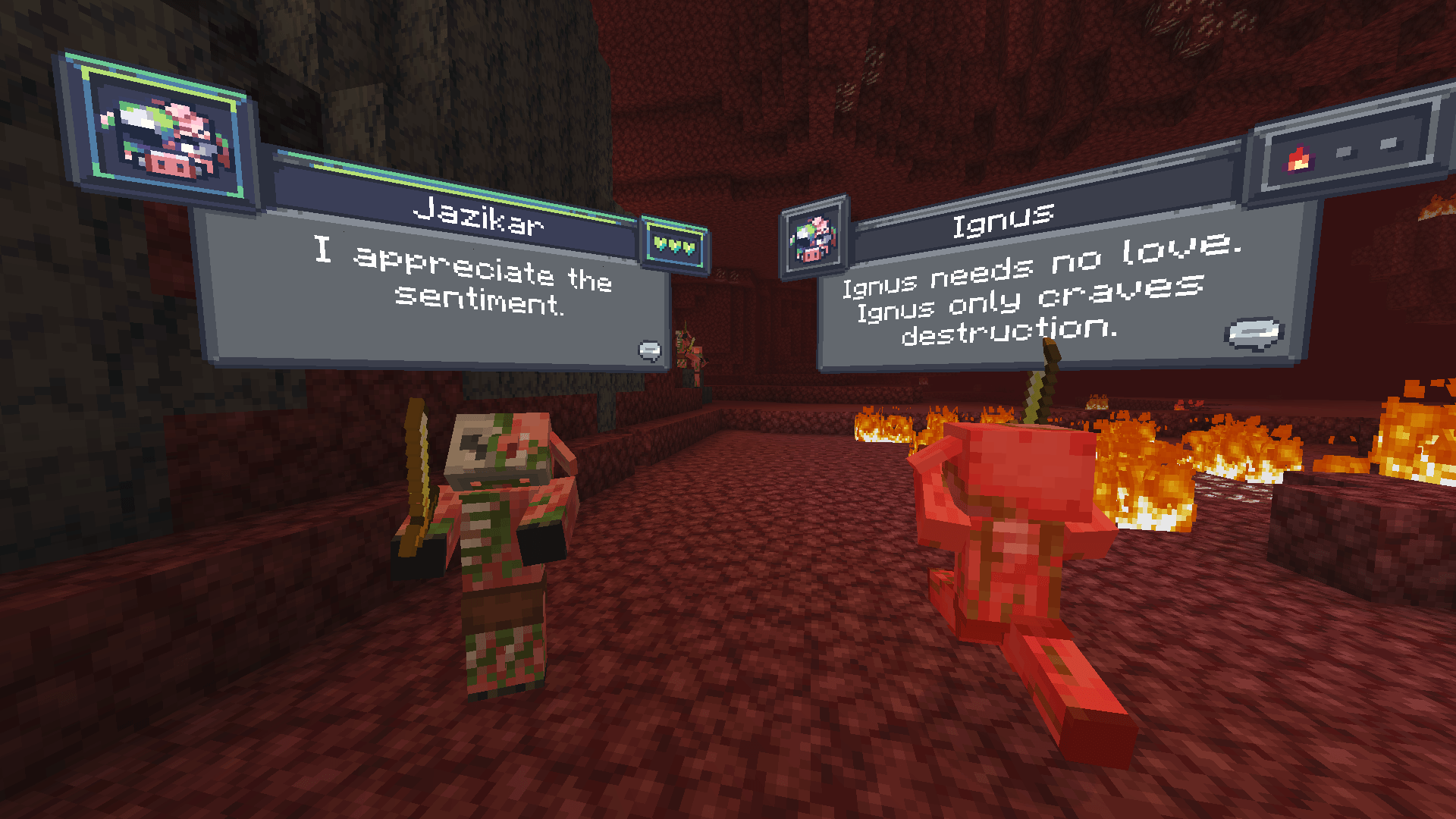
Task: Click the speech bubble on Jazikar's dialogue box
Action: pos(648,351)
